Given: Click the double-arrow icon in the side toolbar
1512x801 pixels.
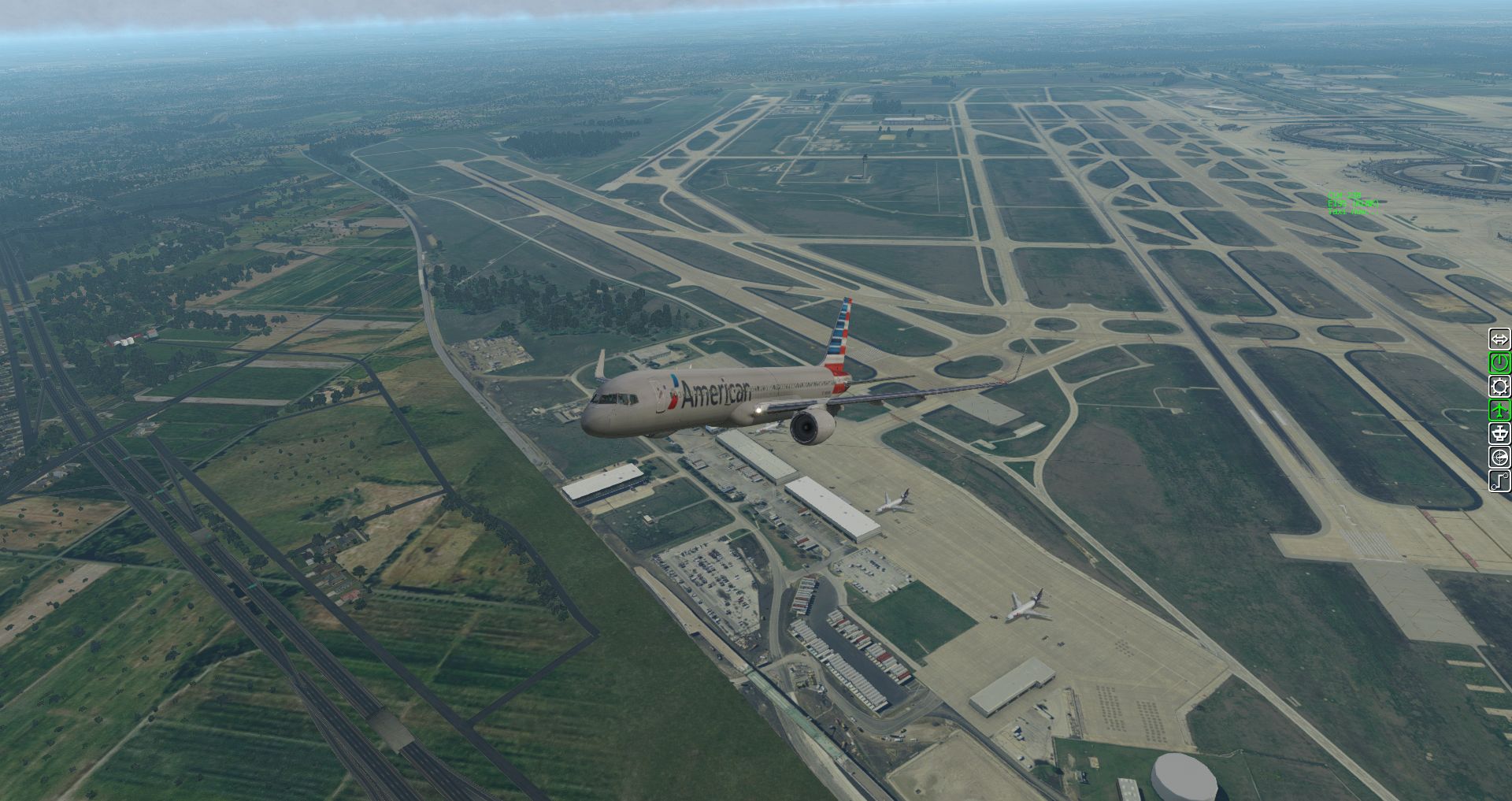Looking at the screenshot, I should [1499, 339].
